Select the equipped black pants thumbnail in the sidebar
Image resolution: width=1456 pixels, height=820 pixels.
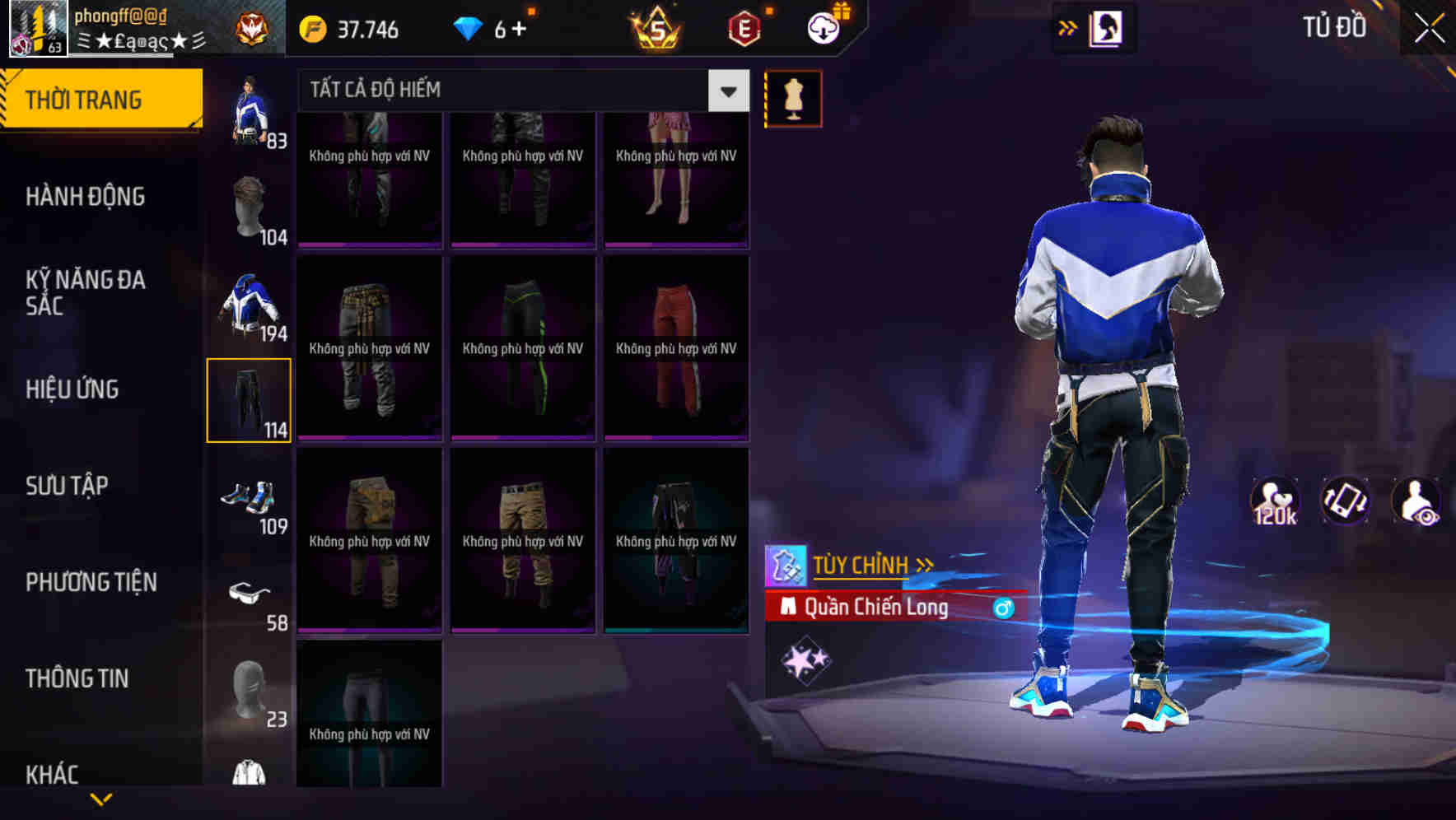click(250, 401)
